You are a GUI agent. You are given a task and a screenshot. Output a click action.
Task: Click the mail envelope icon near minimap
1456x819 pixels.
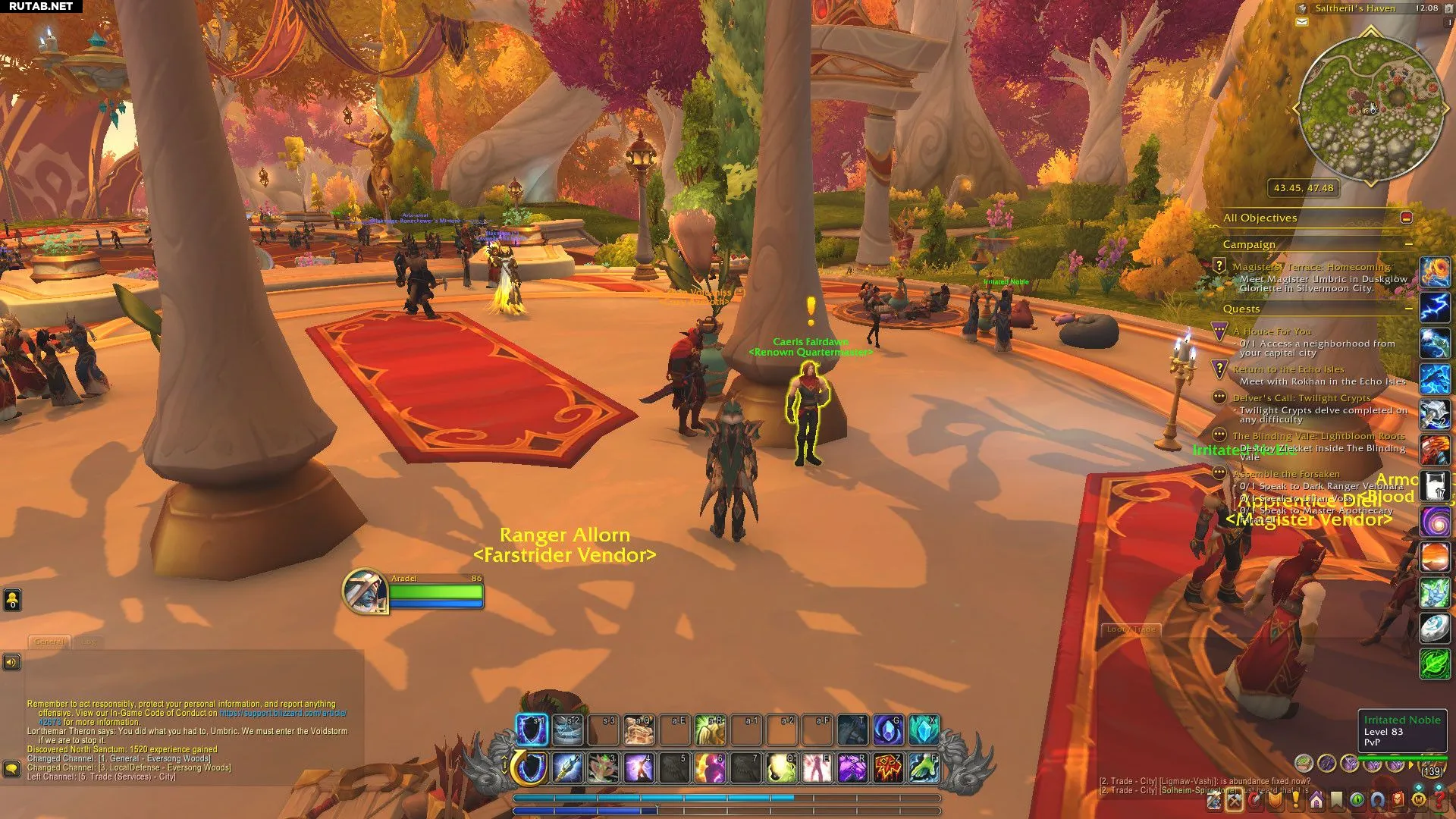[1302, 22]
